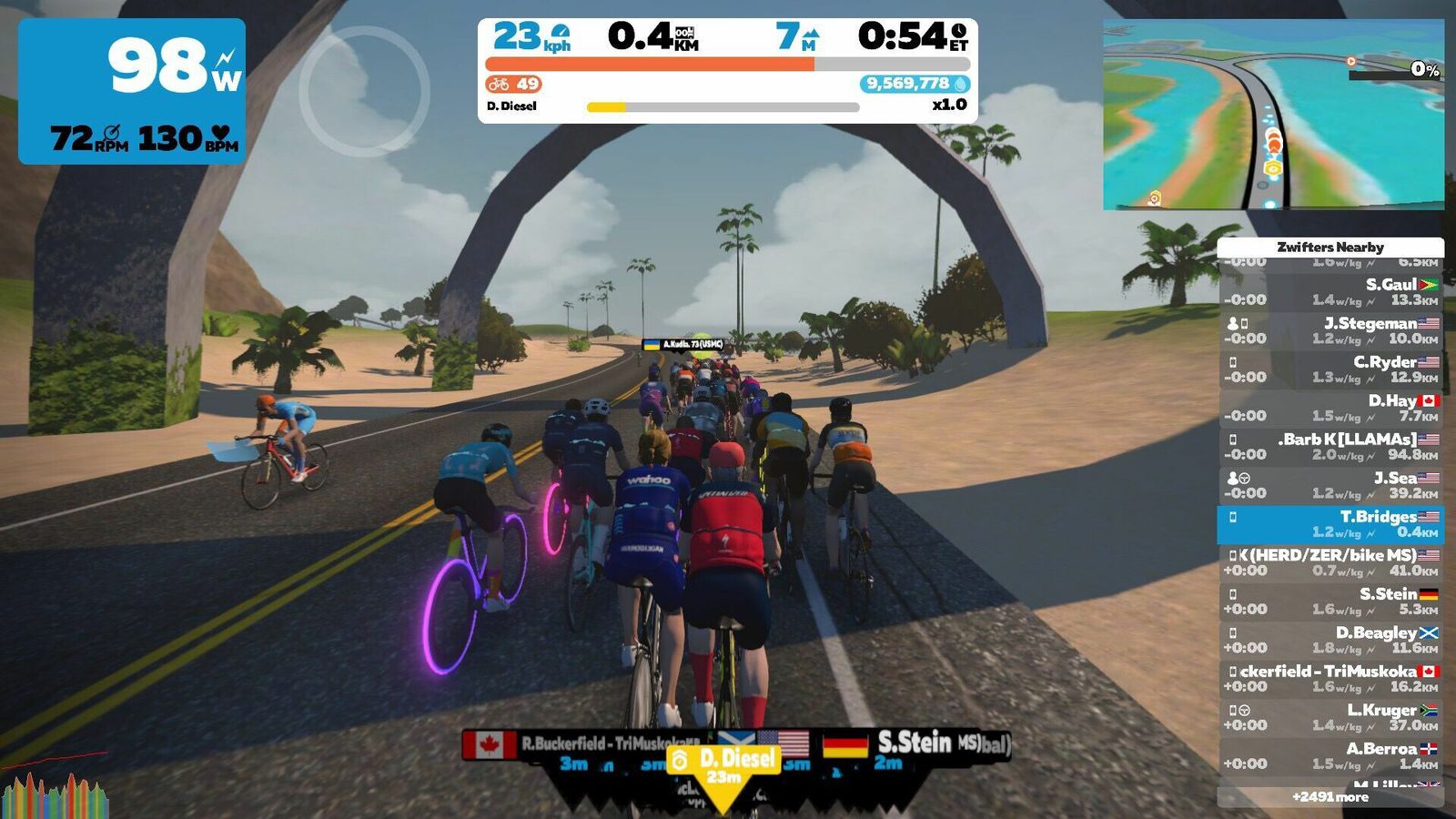Choose D.Beagley from nearby riders
The image size is (1456, 819).
coord(1330,640)
